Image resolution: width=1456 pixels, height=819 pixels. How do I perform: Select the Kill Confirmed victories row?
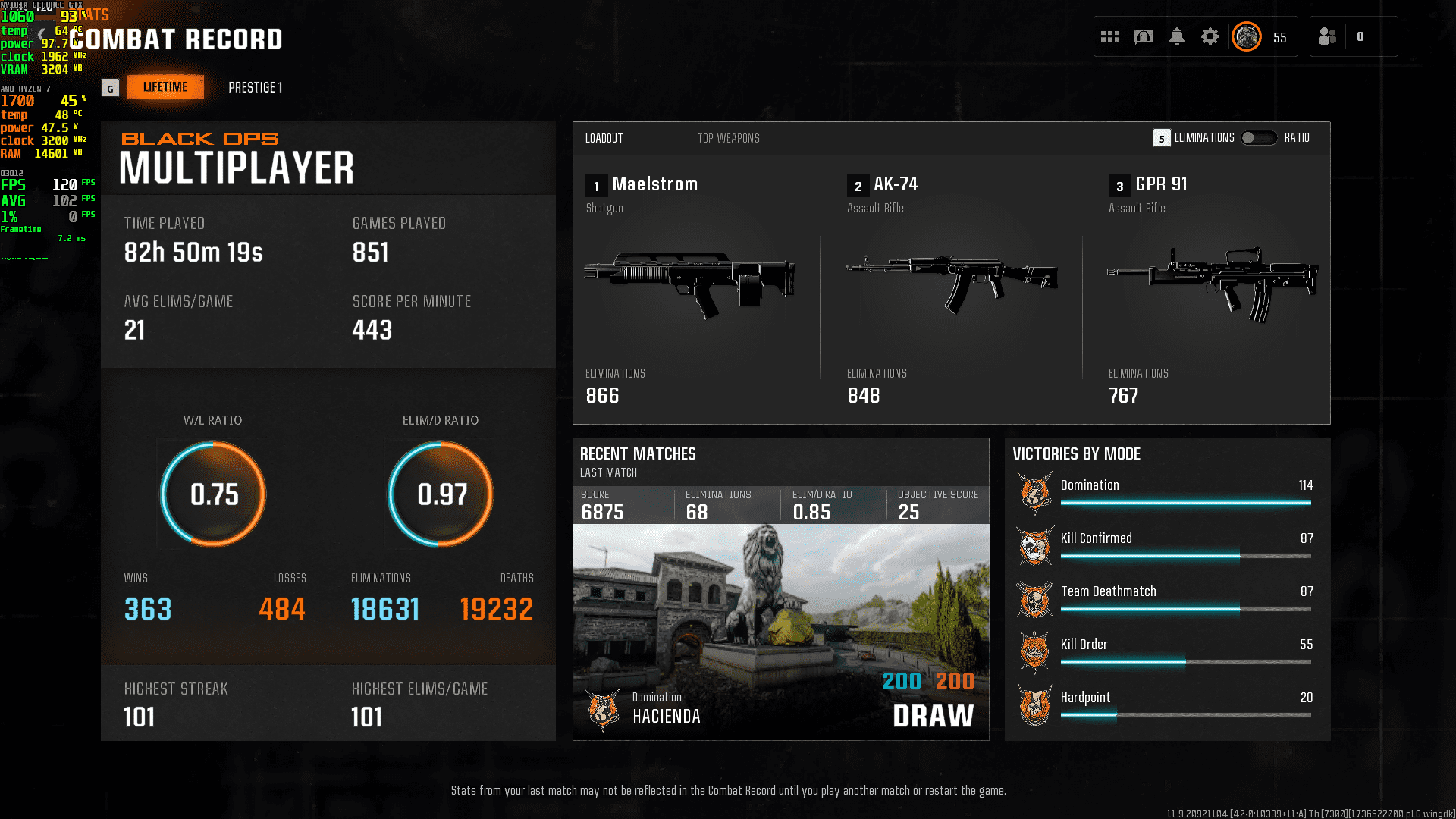(1166, 544)
